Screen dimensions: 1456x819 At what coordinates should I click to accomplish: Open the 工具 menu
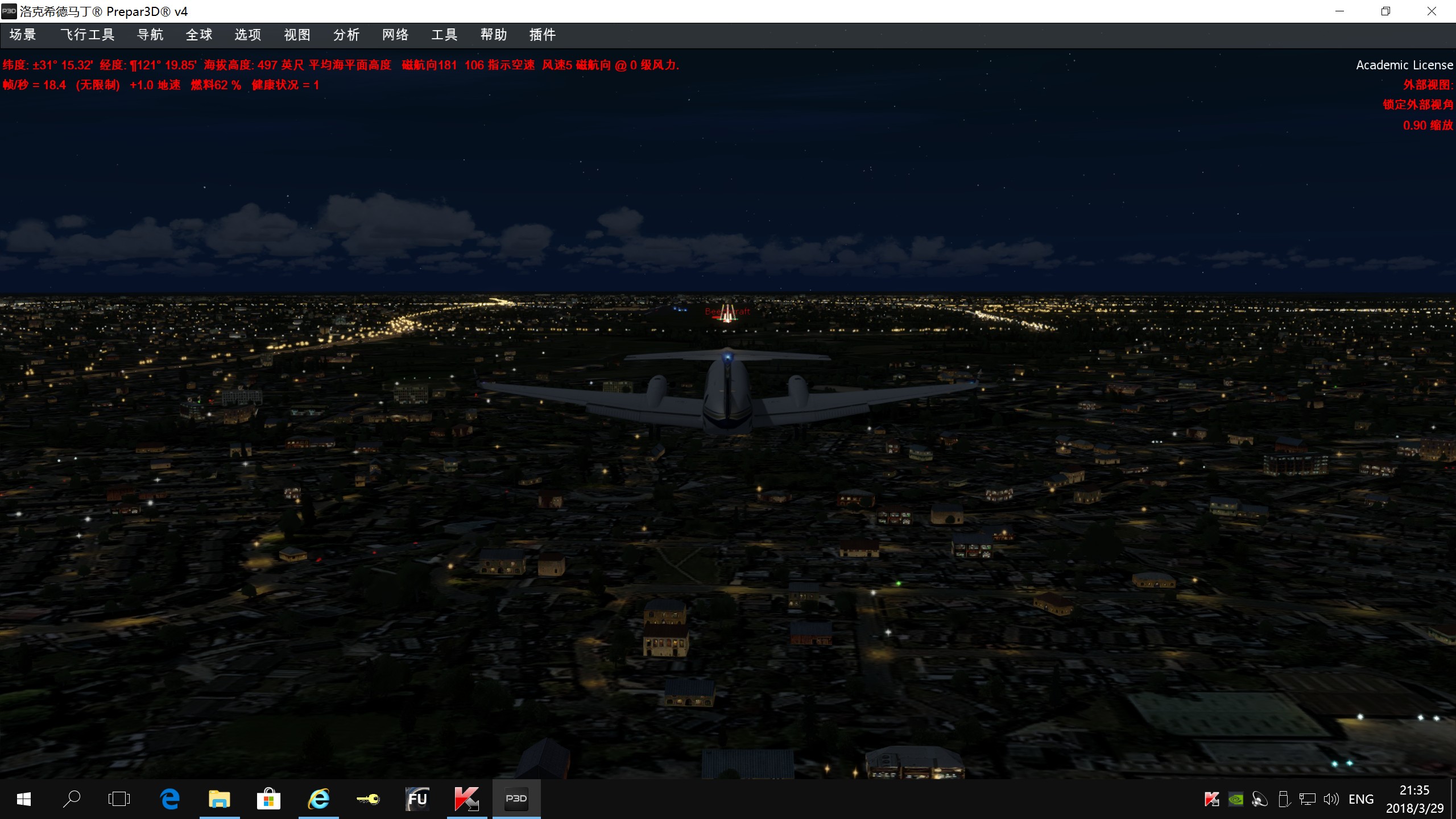click(444, 35)
